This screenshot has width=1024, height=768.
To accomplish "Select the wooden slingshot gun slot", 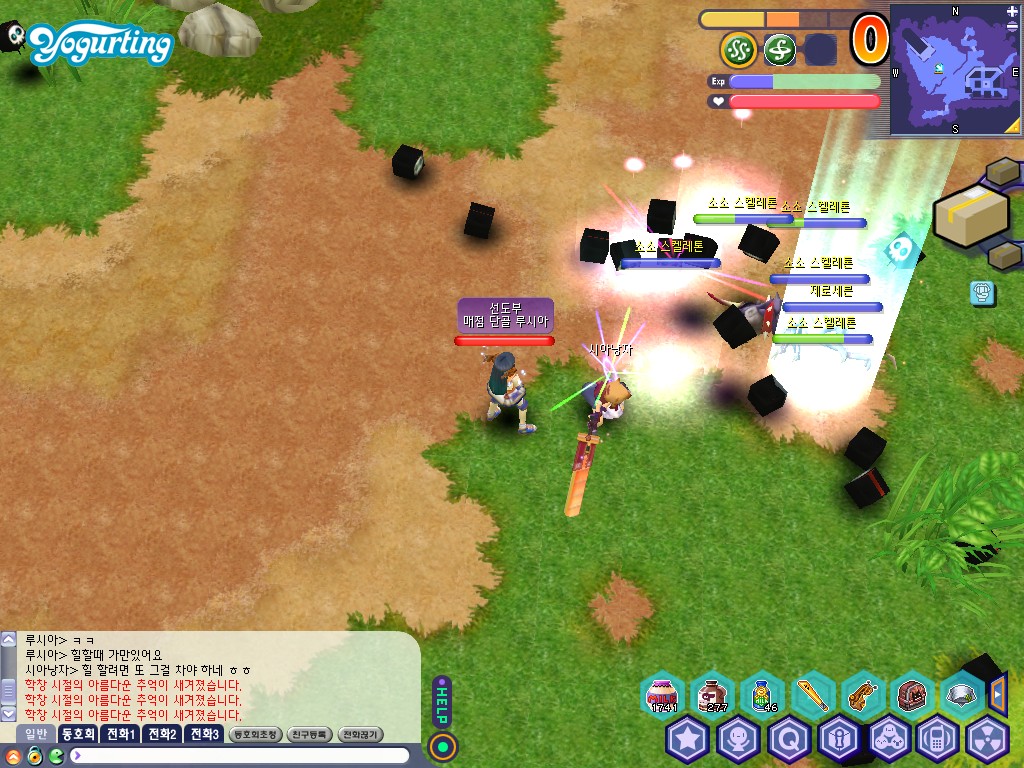I will (862, 695).
